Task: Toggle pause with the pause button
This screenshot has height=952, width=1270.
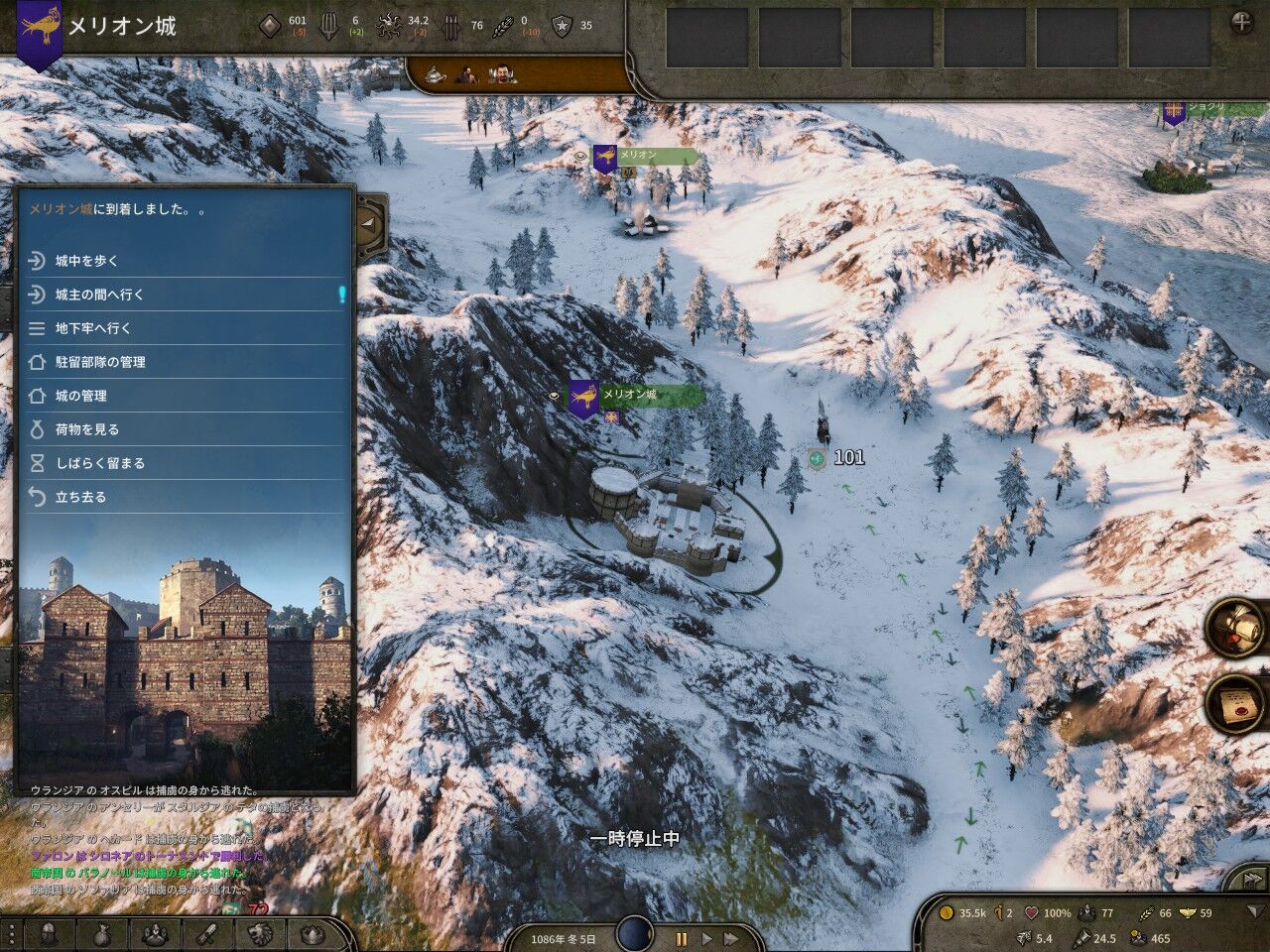Action: 682,937
